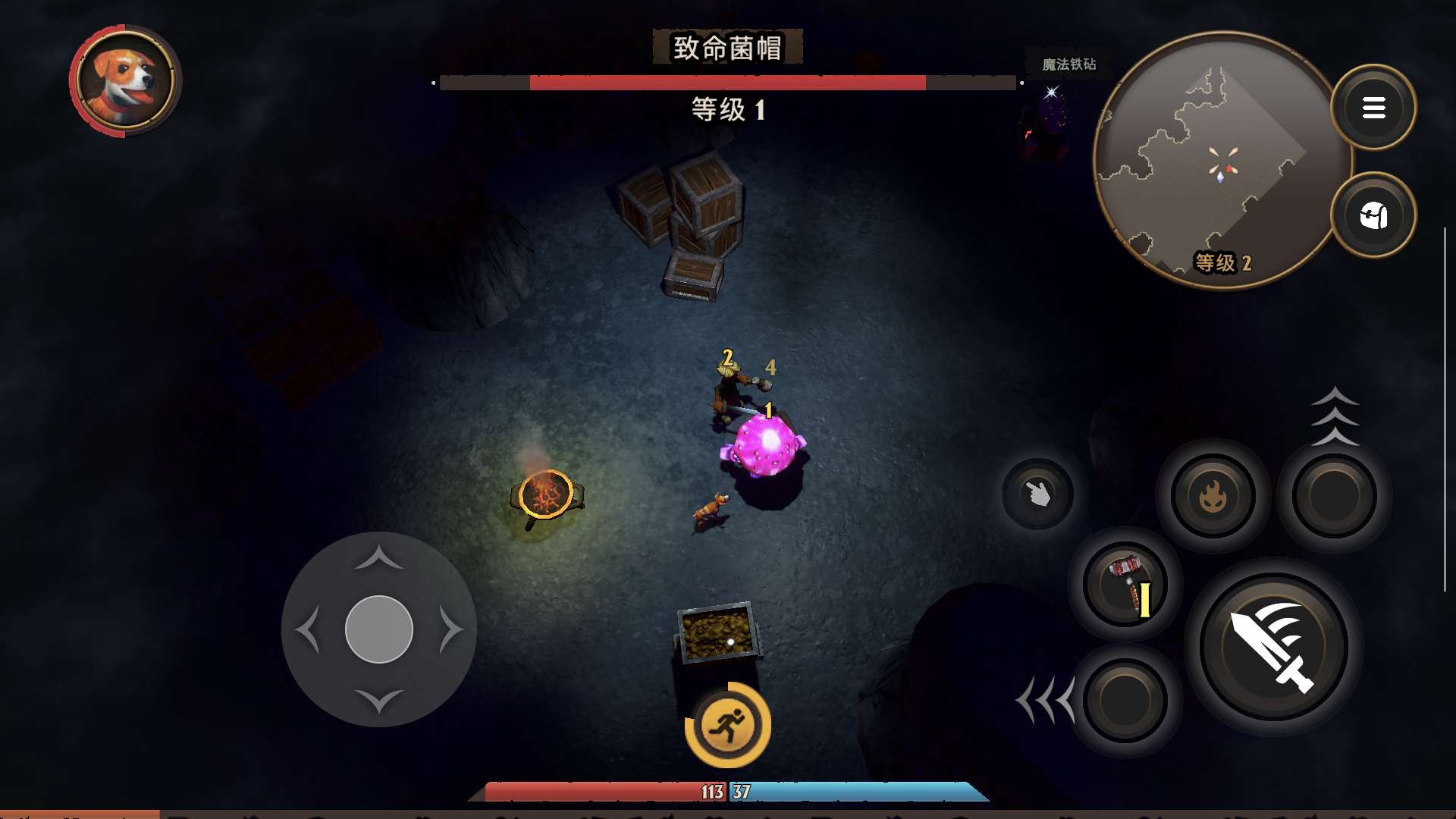Screen dimensions: 1456x819
Task: Tap the backpack inventory icon
Action: pyautogui.click(x=1376, y=216)
